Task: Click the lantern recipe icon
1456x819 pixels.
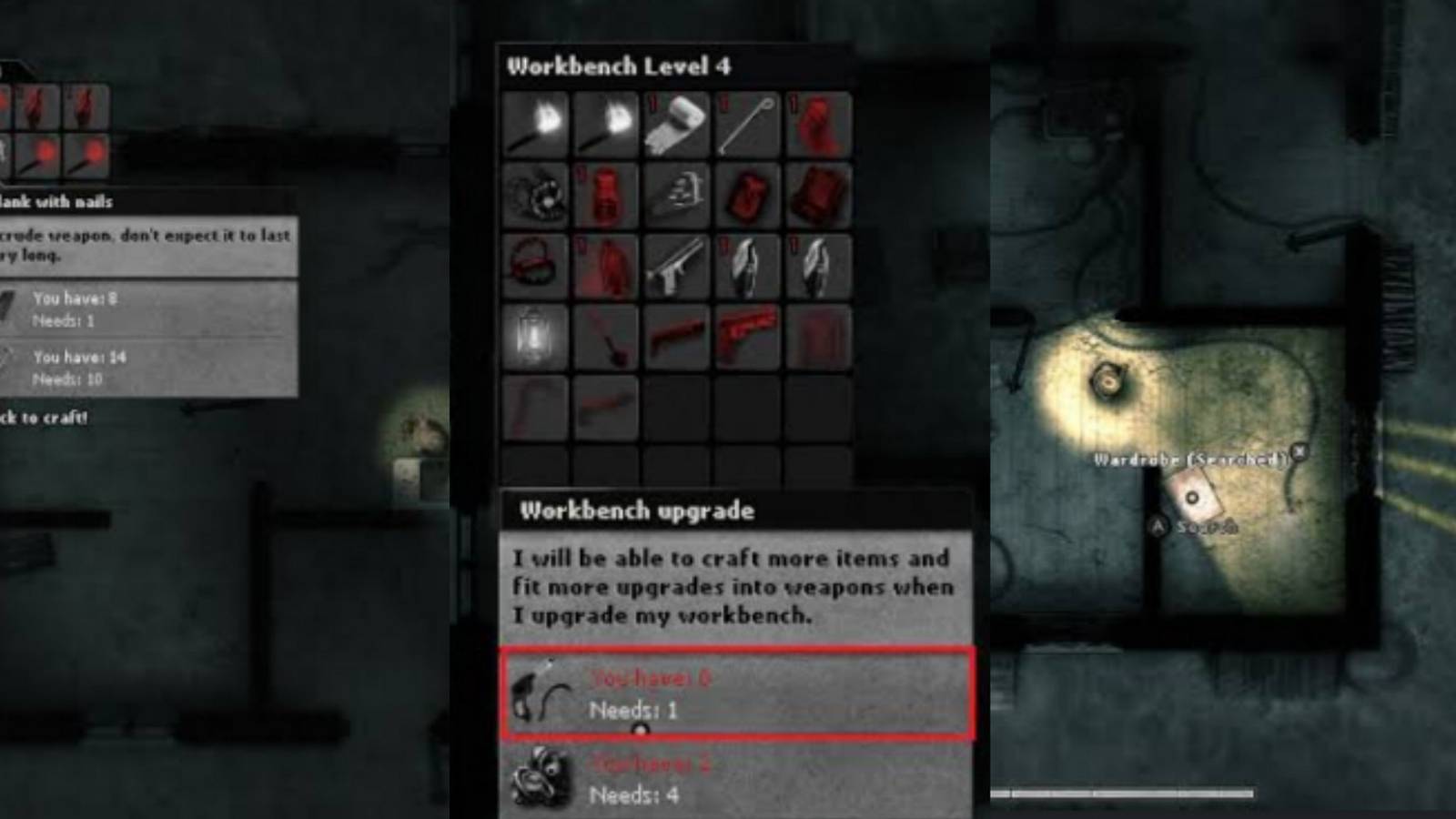Action: [535, 338]
